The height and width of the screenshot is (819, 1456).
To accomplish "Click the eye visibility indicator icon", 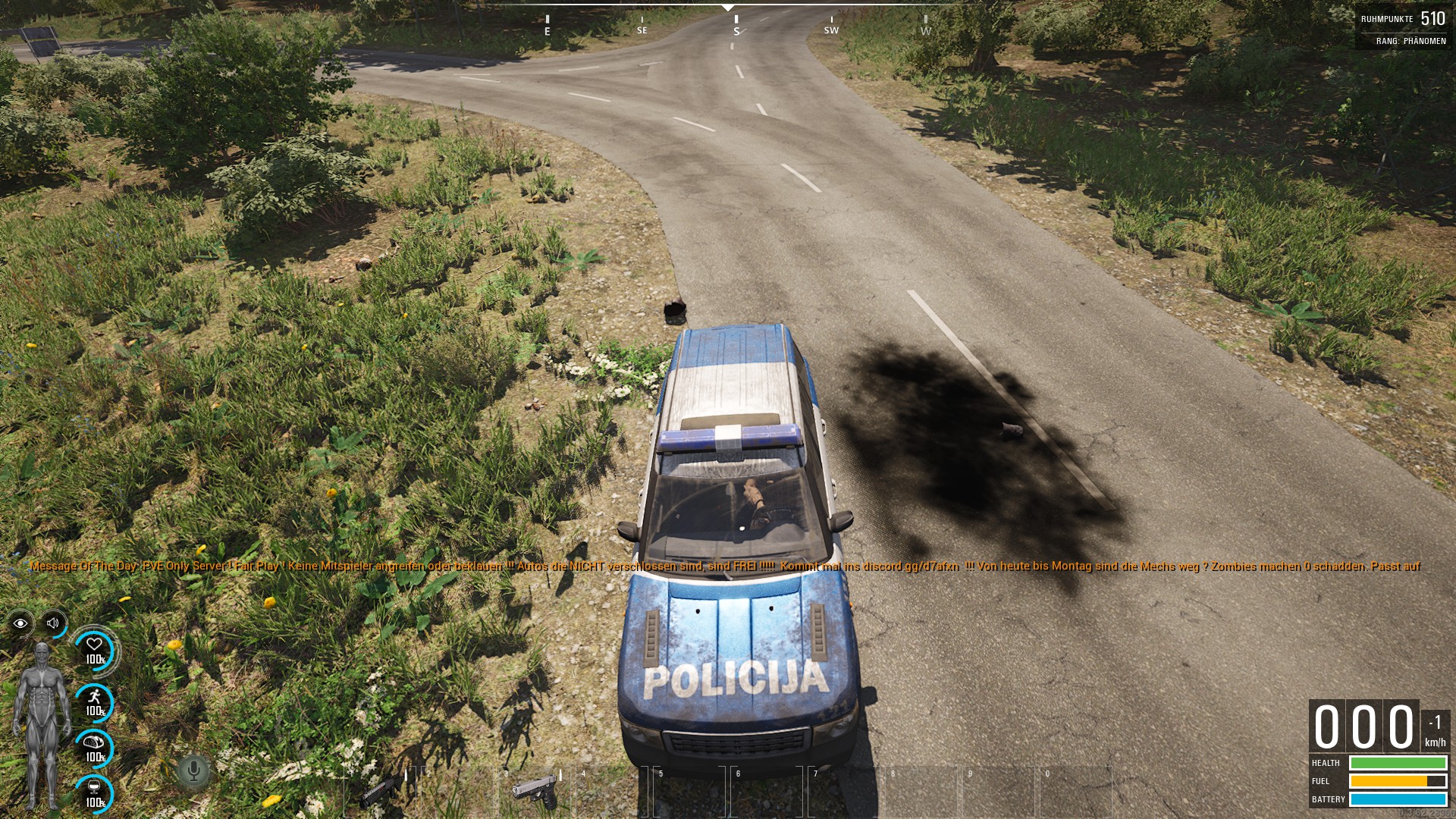I will pos(20,623).
